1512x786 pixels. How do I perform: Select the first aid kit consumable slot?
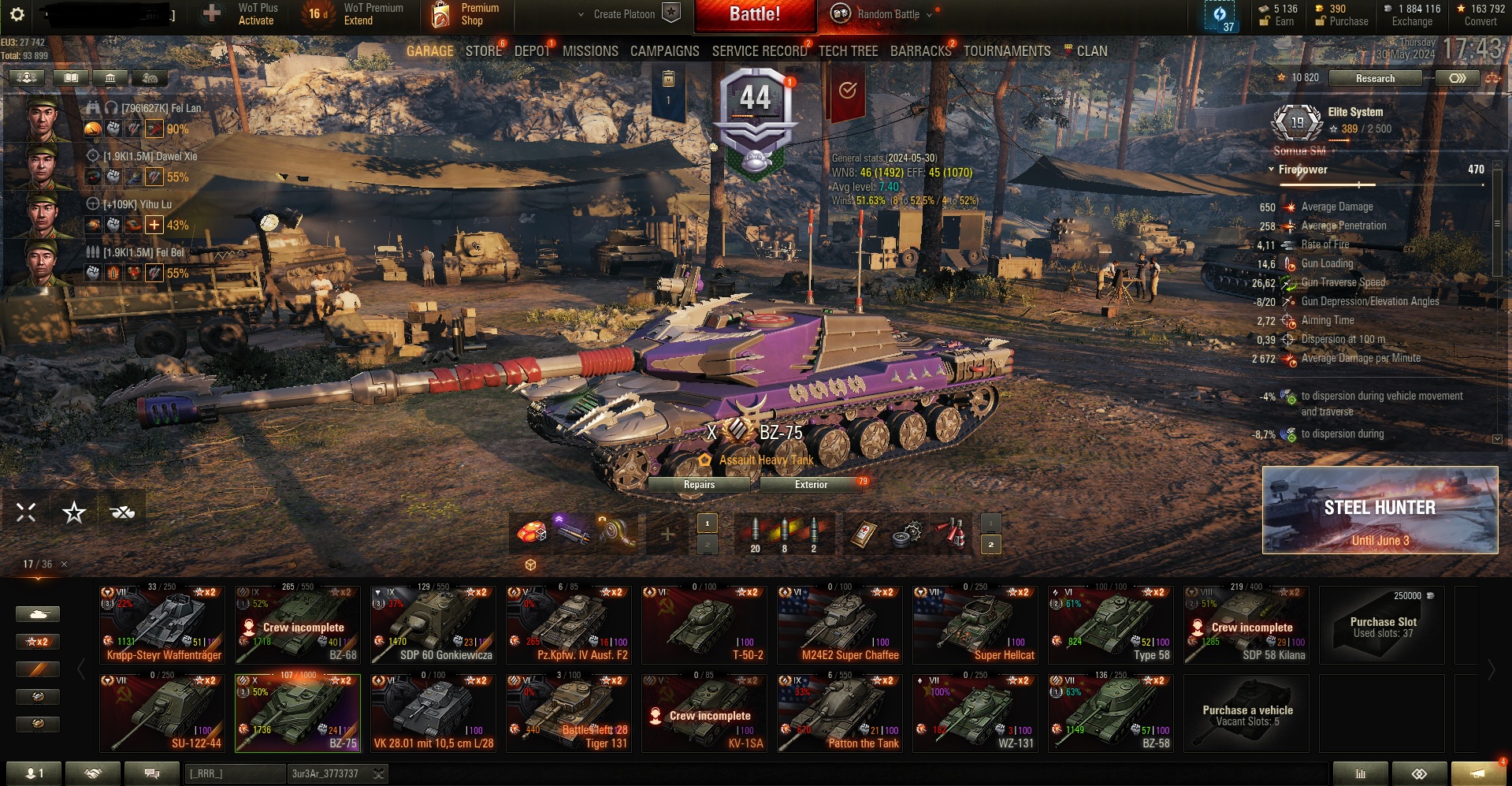(864, 533)
